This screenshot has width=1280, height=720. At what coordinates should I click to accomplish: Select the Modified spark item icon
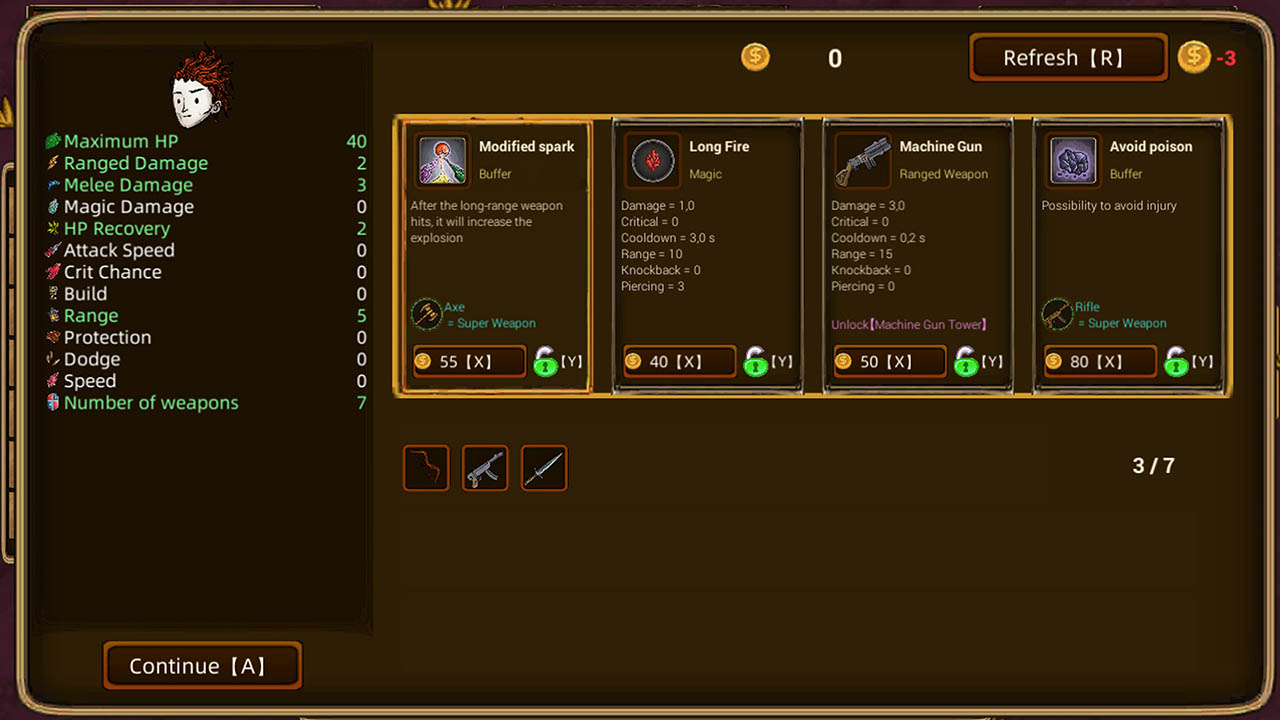tap(442, 160)
